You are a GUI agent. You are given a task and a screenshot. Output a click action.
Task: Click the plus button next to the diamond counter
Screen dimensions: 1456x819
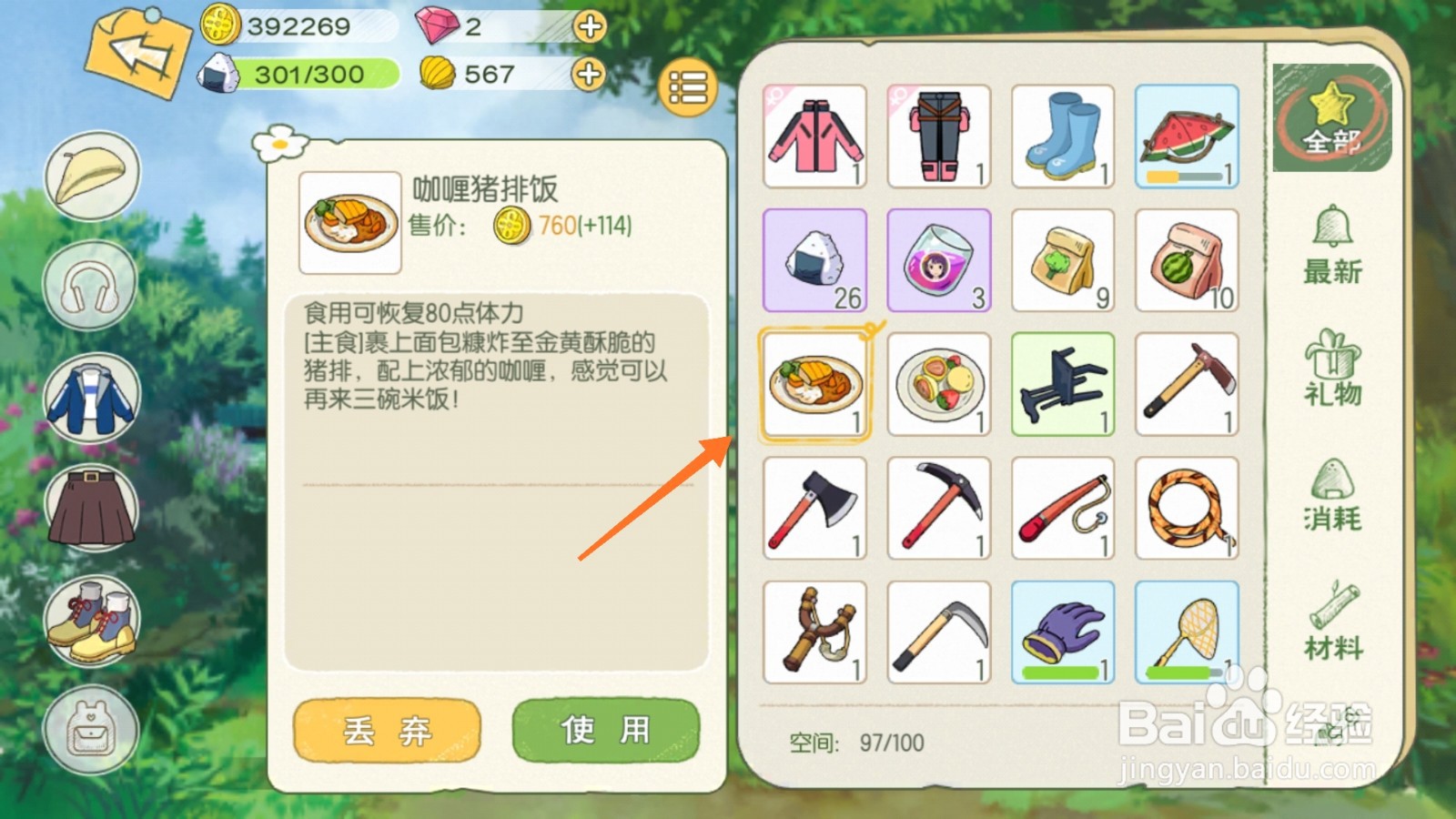tap(588, 27)
